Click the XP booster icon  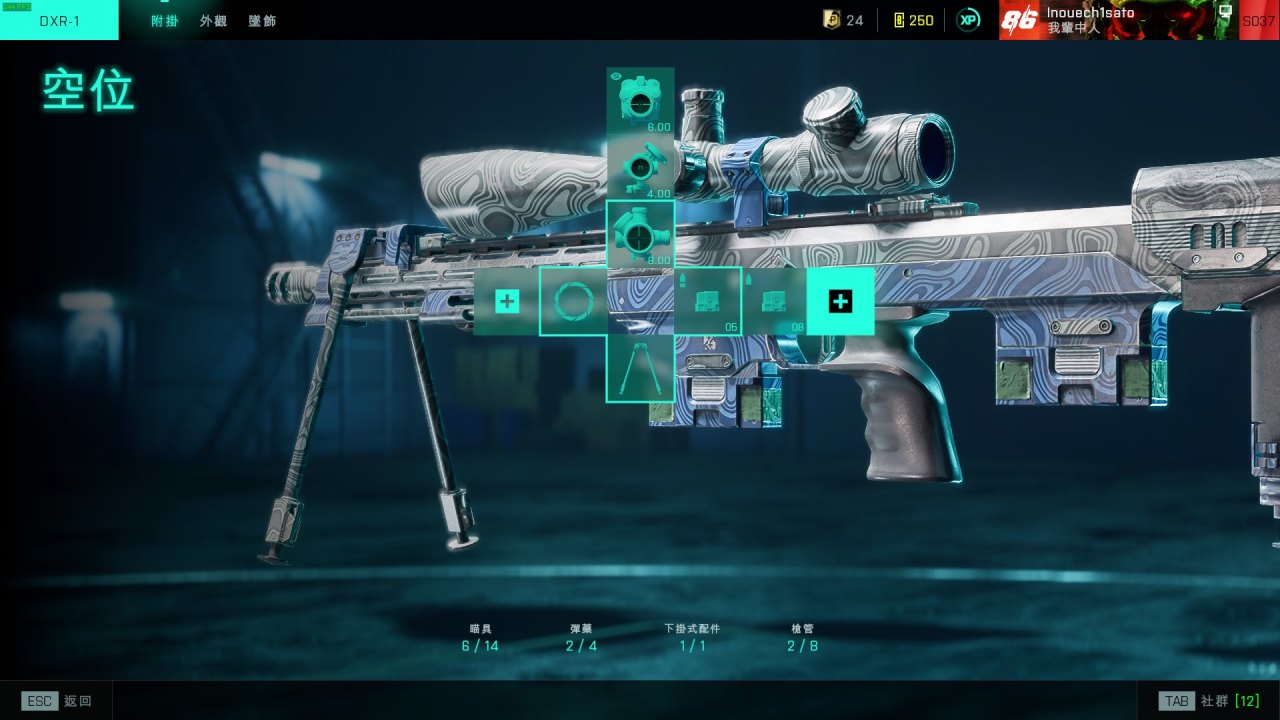coord(968,20)
